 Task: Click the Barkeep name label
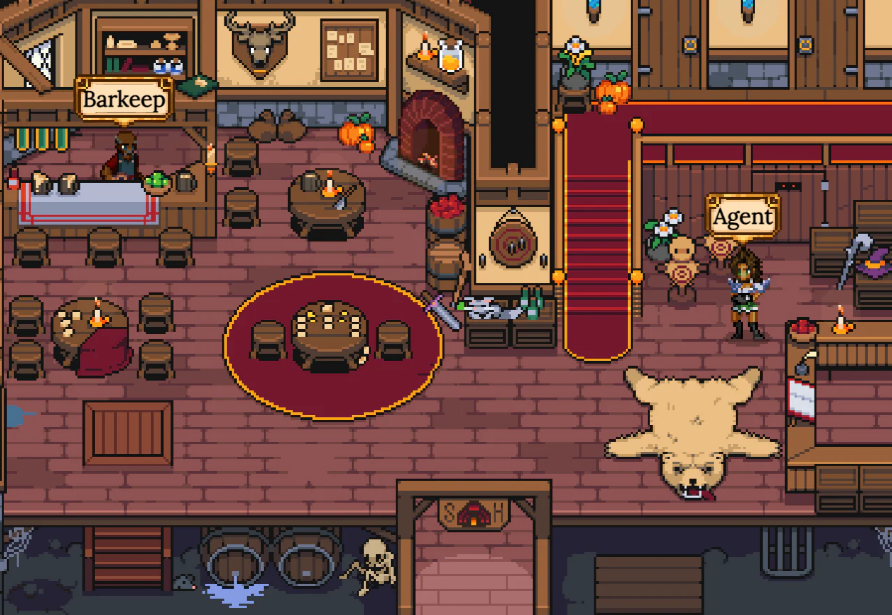click(124, 100)
